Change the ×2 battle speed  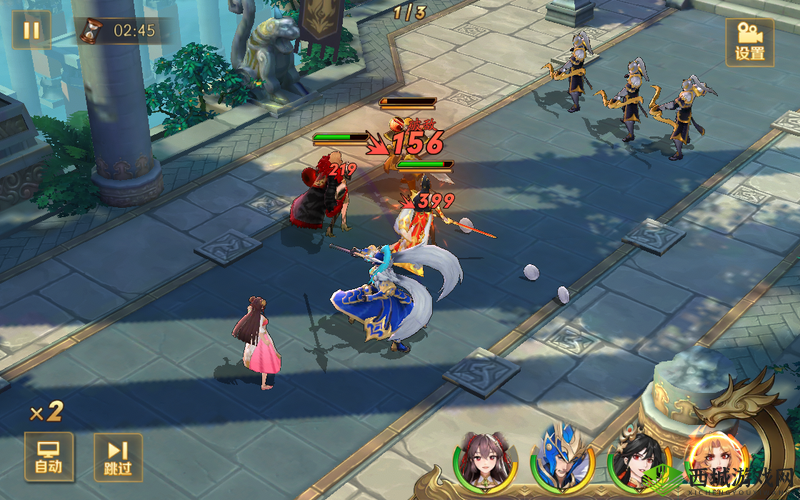(46, 411)
